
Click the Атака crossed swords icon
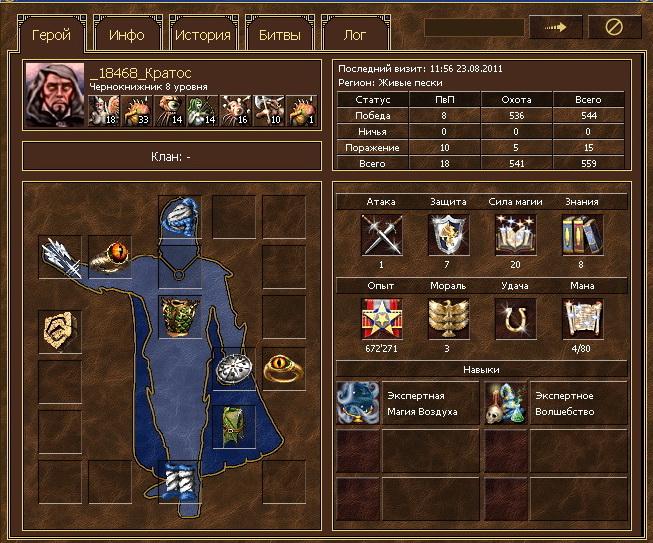[381, 236]
